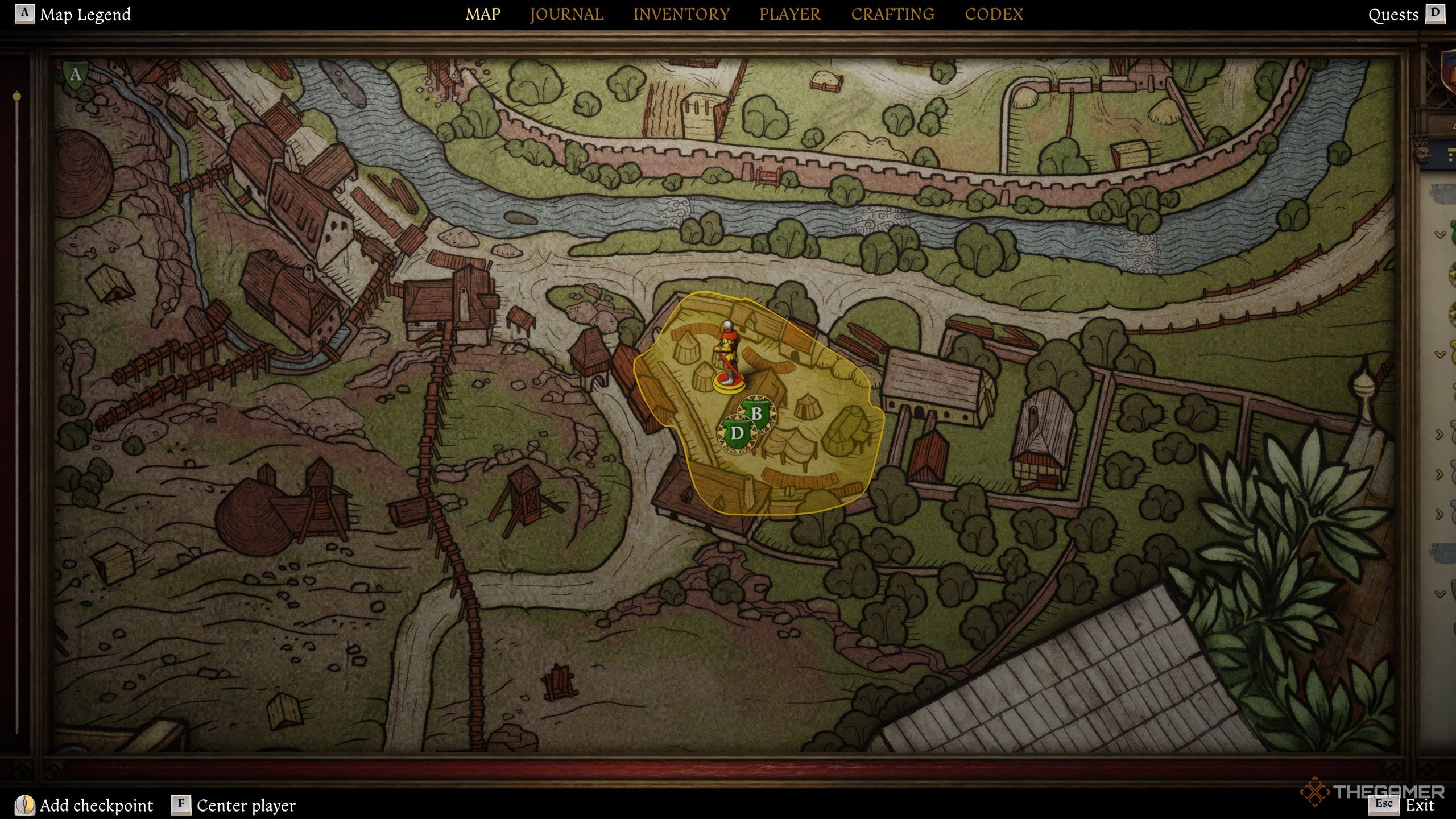The width and height of the screenshot is (1456, 819).
Task: Switch to the Journal tab
Action: (x=566, y=14)
